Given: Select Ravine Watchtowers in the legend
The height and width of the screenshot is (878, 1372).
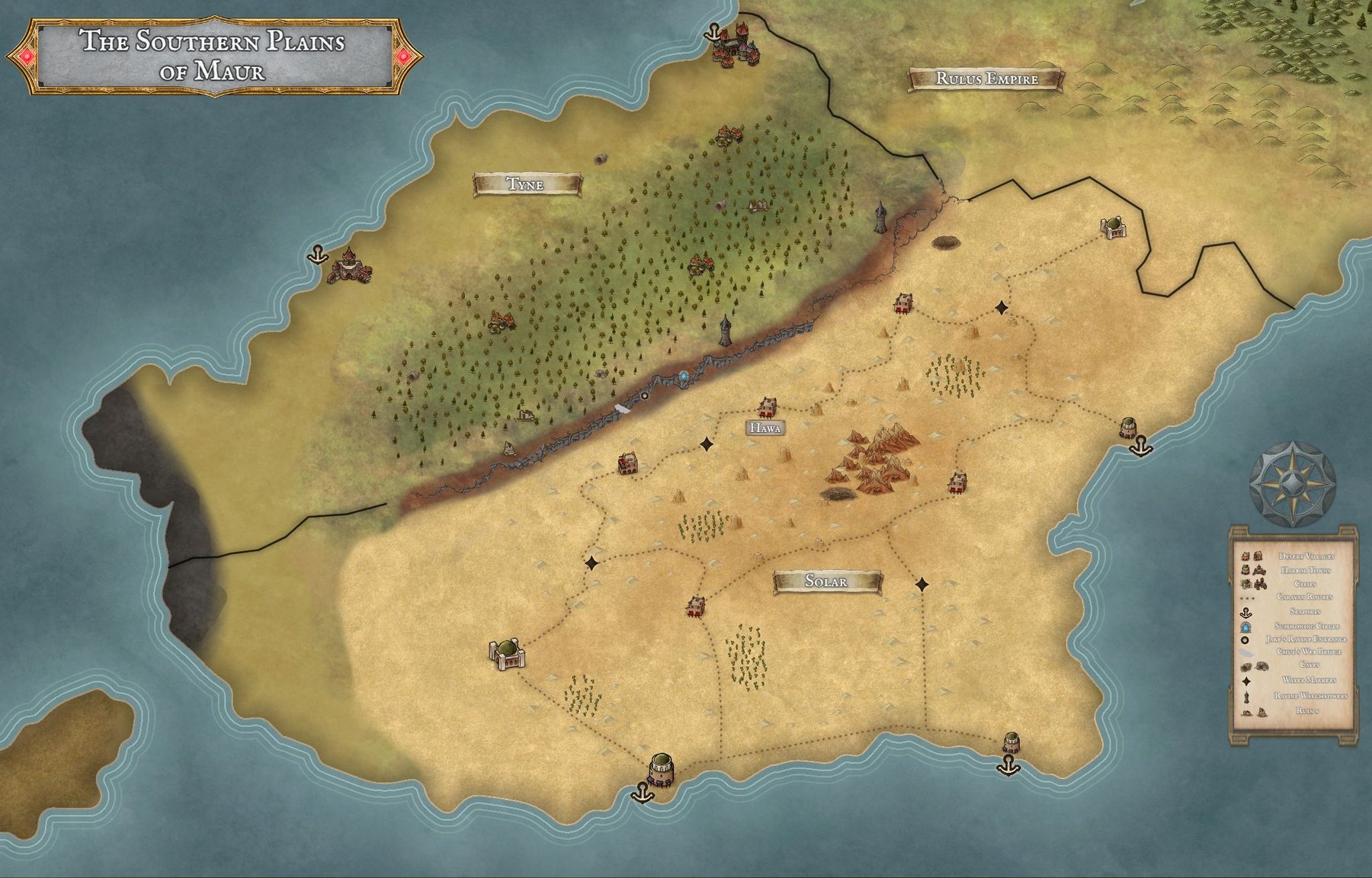Looking at the screenshot, I should tap(1310, 696).
